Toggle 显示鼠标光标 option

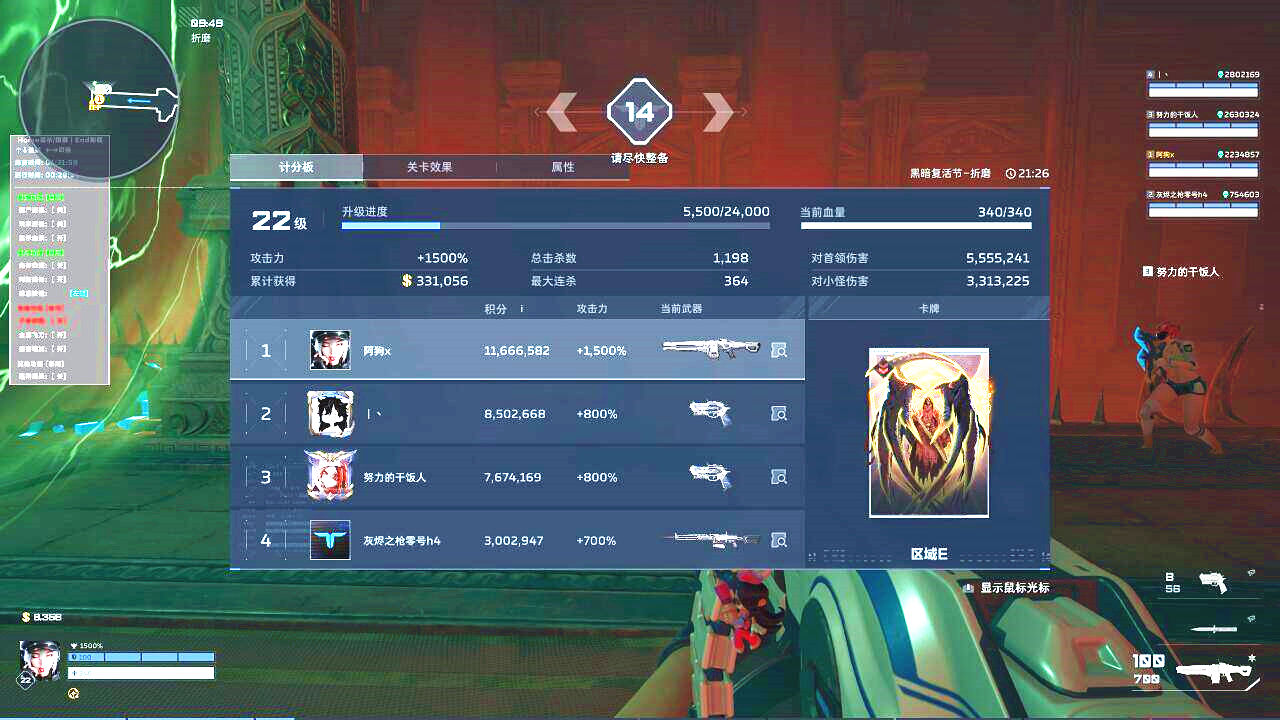[x=1014, y=588]
